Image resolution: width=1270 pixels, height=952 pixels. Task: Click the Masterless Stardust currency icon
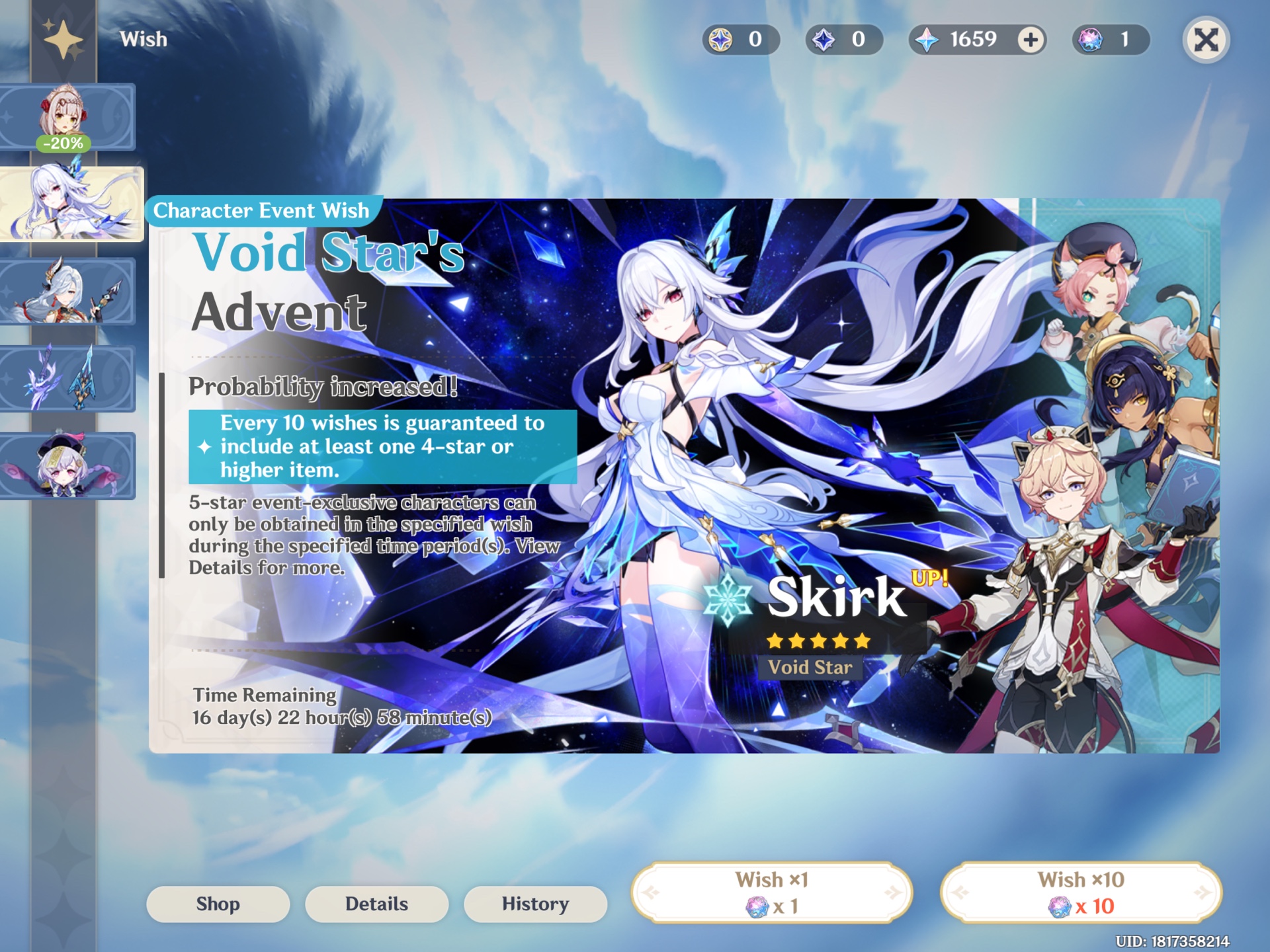822,40
